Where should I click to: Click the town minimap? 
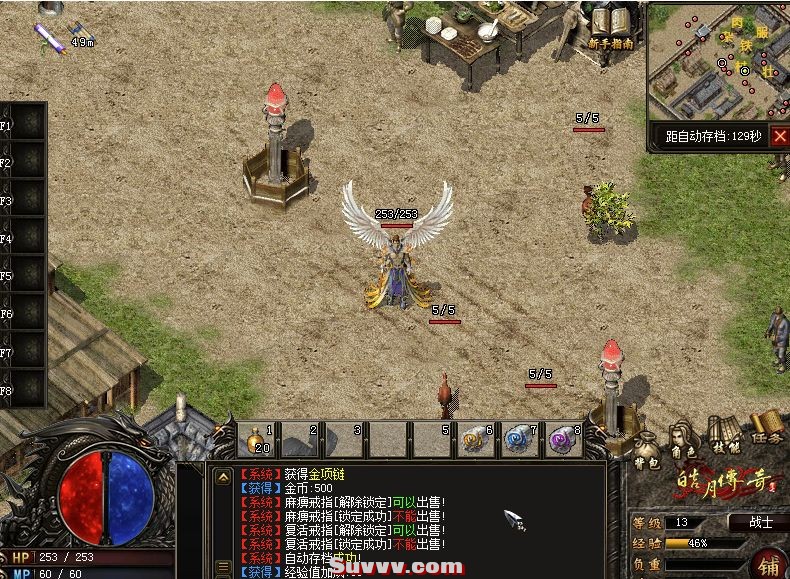(716, 62)
